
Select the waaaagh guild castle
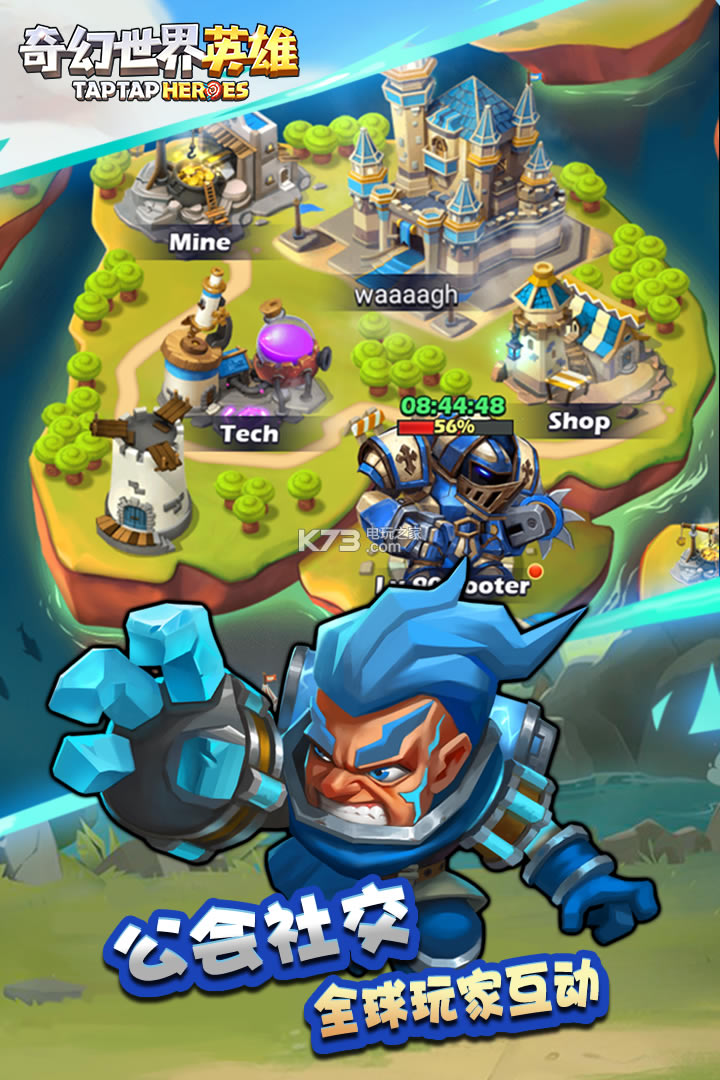450,180
